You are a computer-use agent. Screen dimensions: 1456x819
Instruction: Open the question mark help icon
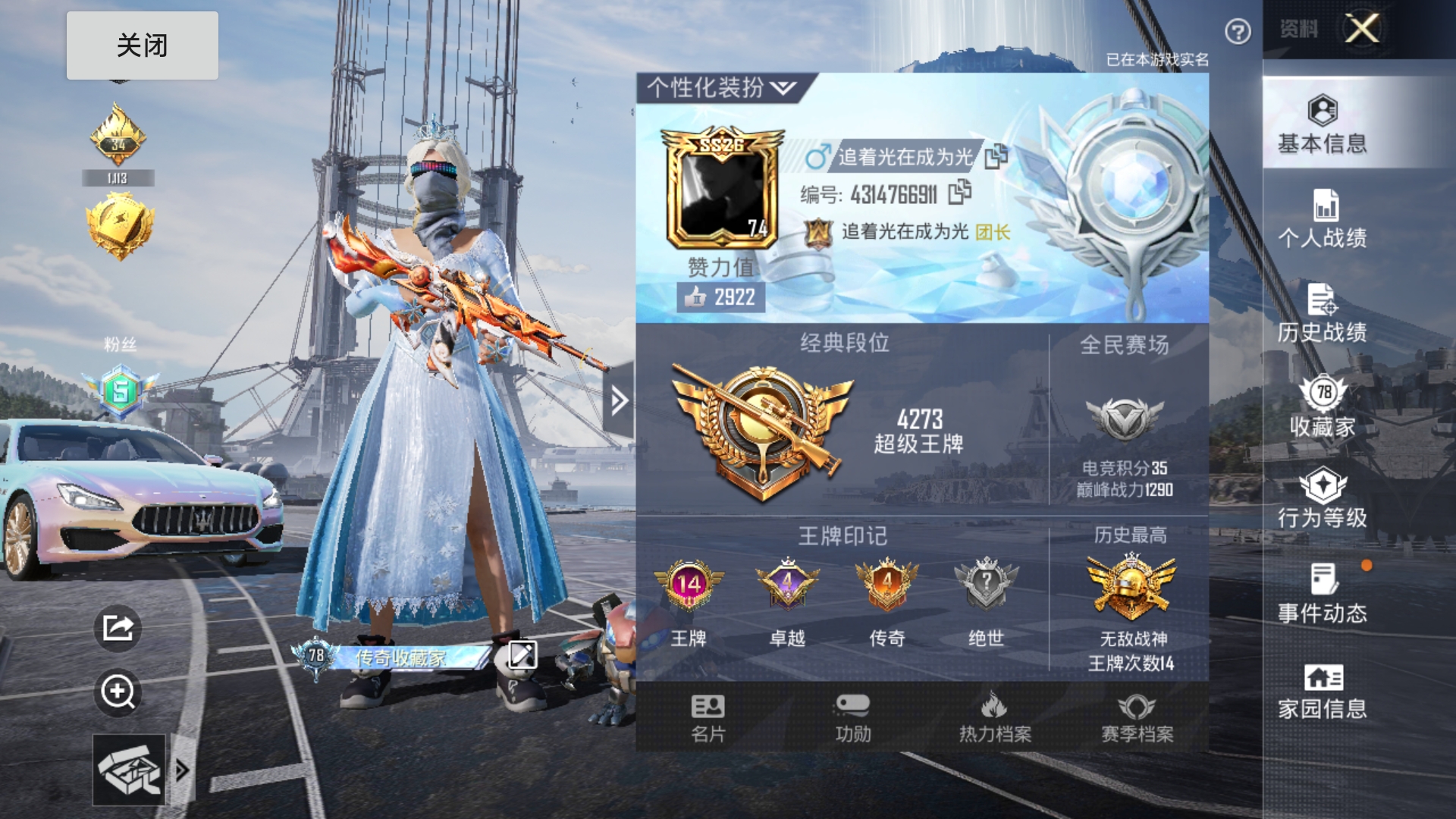(1238, 32)
